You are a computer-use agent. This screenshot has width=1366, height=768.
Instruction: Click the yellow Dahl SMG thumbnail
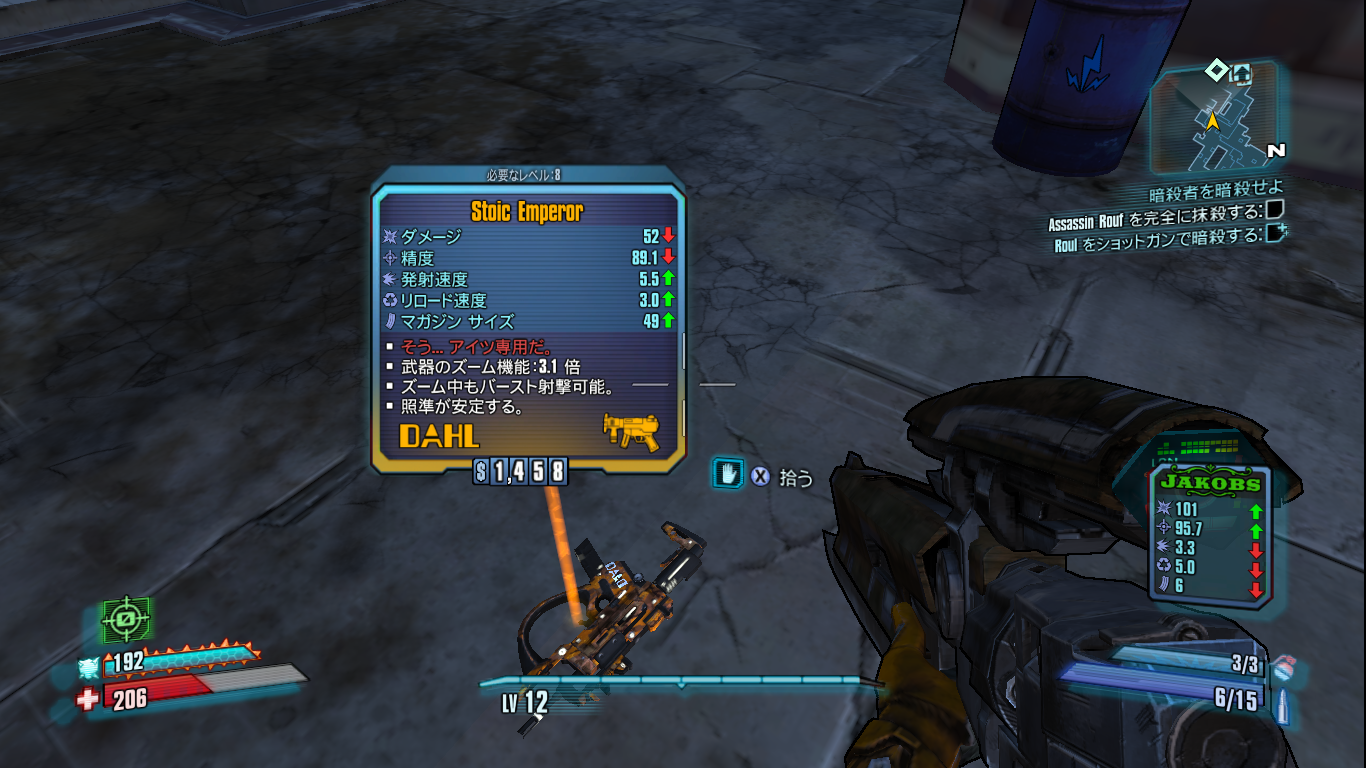631,431
